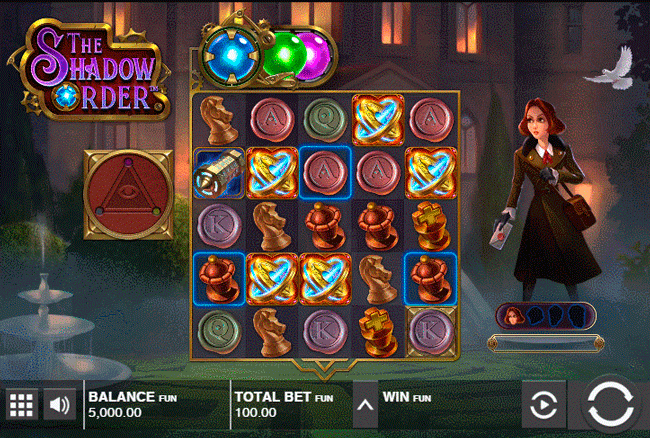The image size is (650, 438).
Task: Open the autoplay options button
Action: pyautogui.click(x=543, y=405)
